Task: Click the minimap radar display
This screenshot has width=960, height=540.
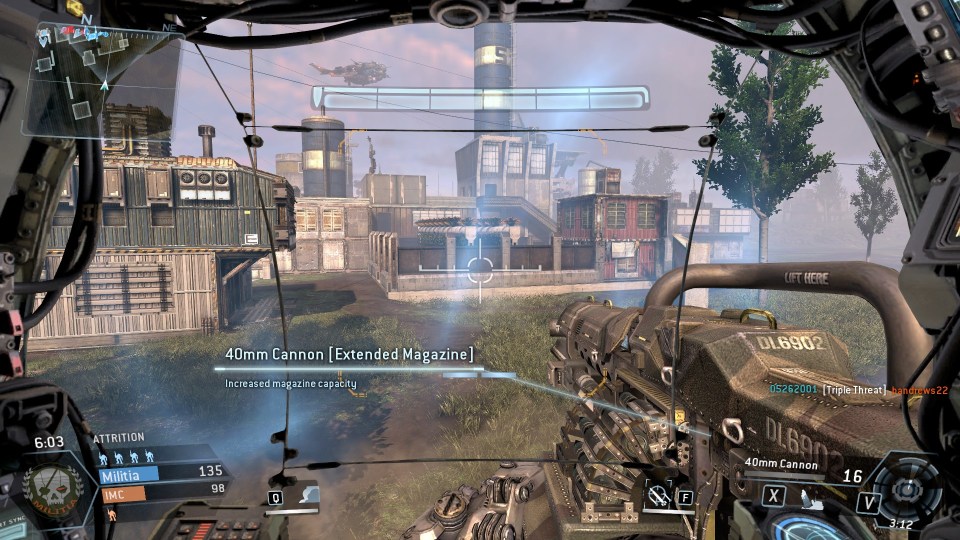Action: click(x=100, y=78)
